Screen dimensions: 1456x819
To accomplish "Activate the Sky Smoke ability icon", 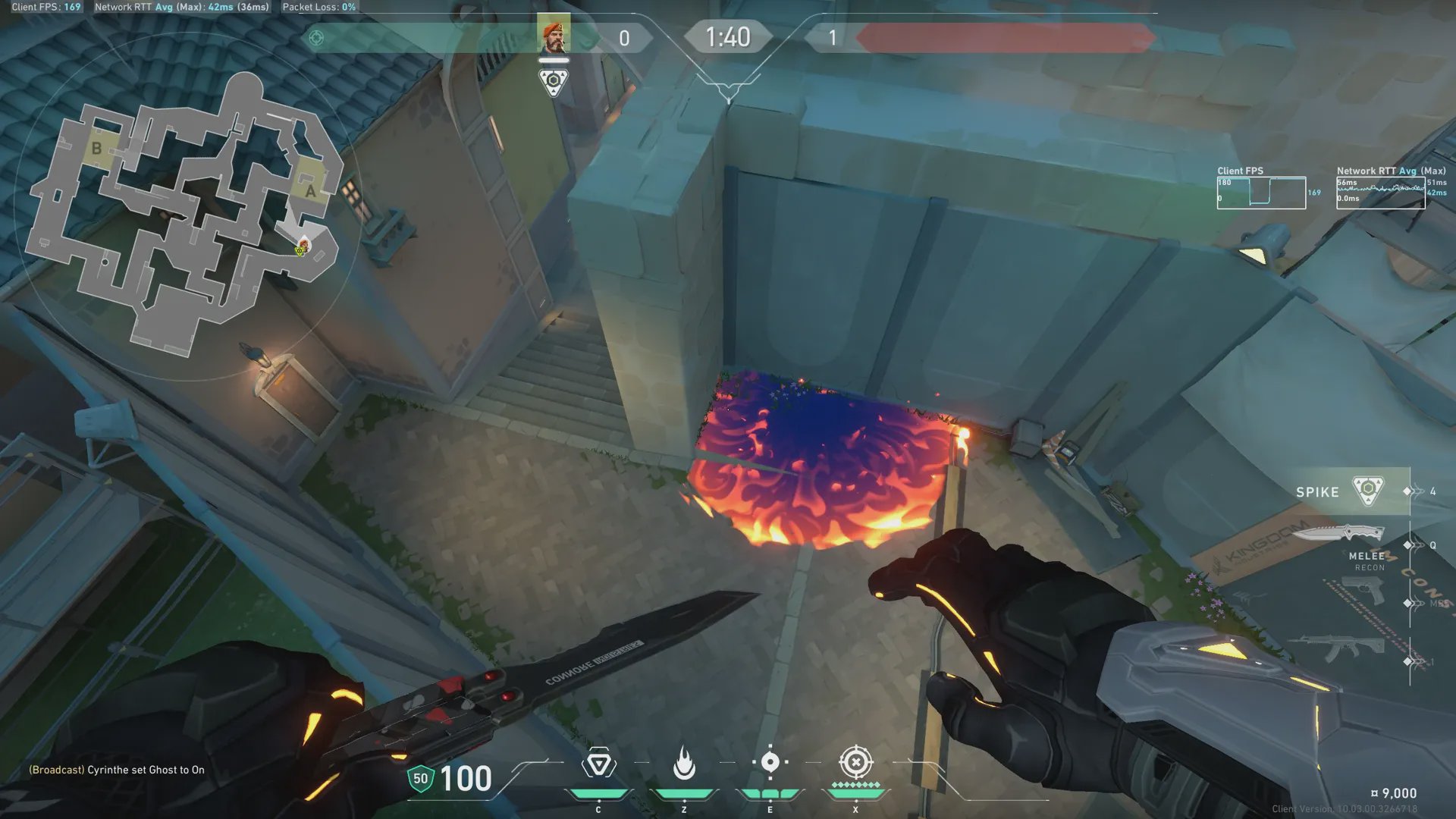I will (770, 762).
